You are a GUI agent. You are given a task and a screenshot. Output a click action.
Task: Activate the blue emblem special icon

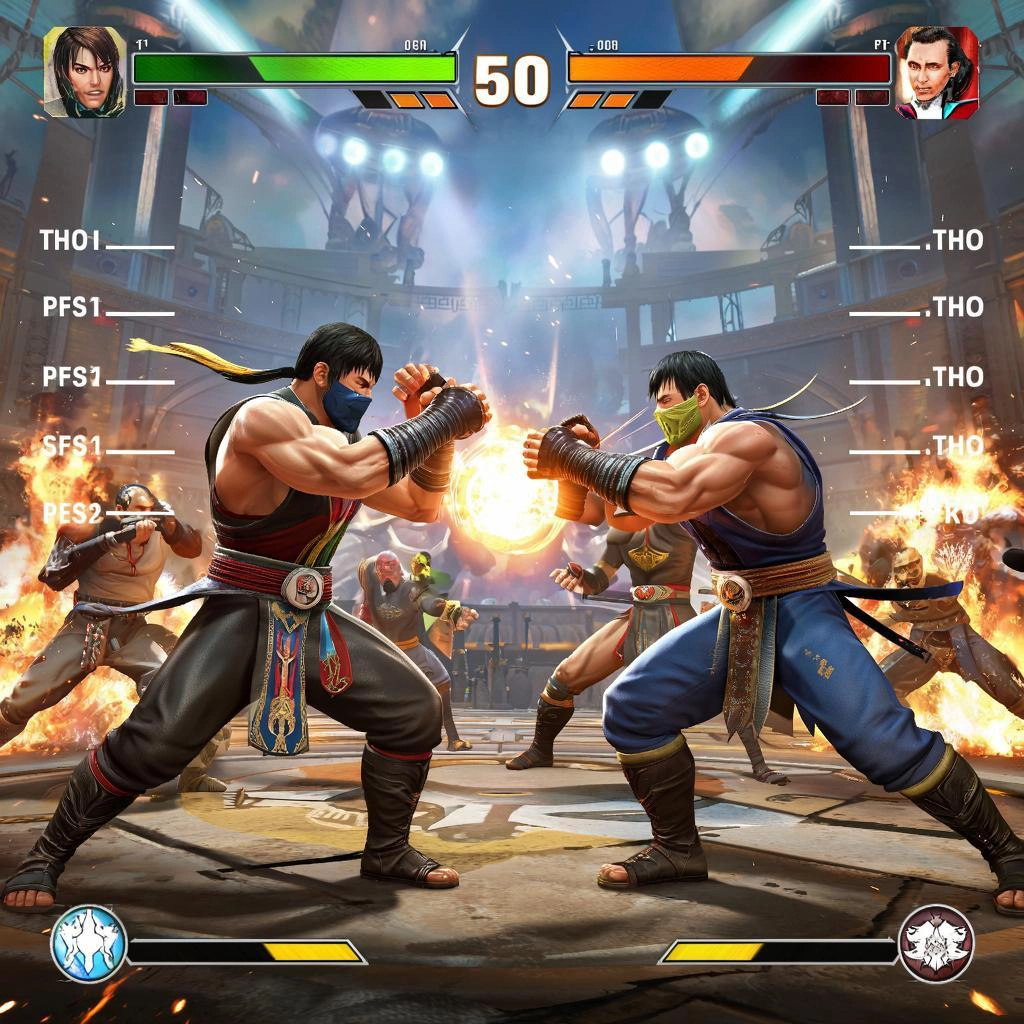[89, 943]
